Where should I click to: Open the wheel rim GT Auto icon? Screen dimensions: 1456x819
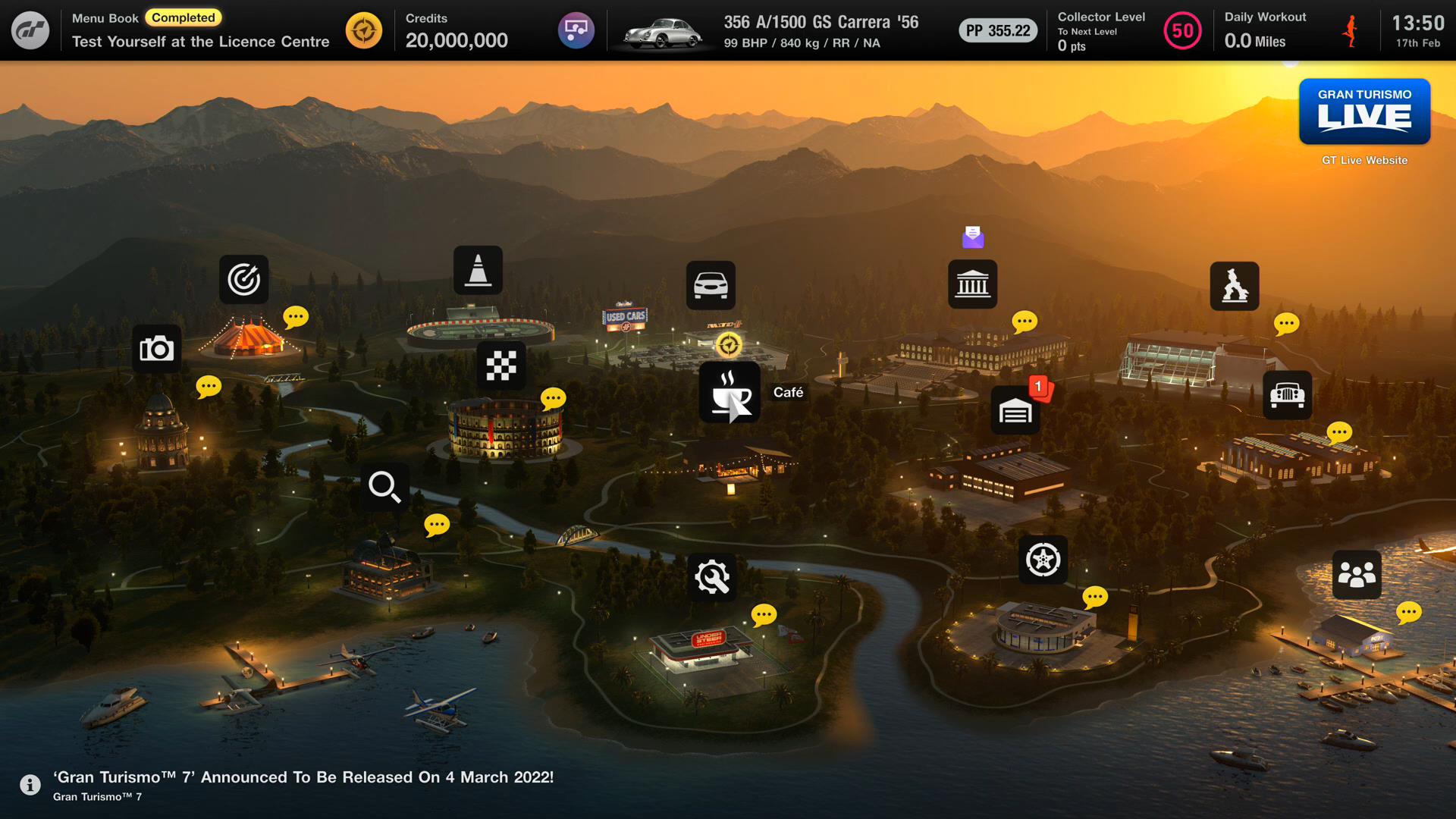(x=1043, y=560)
